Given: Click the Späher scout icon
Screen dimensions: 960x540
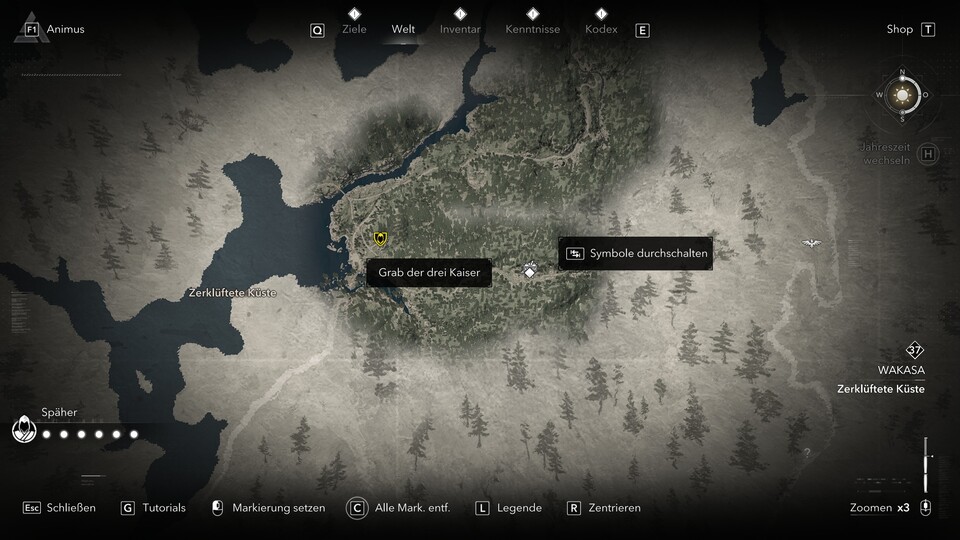Looking at the screenshot, I should [x=23, y=430].
